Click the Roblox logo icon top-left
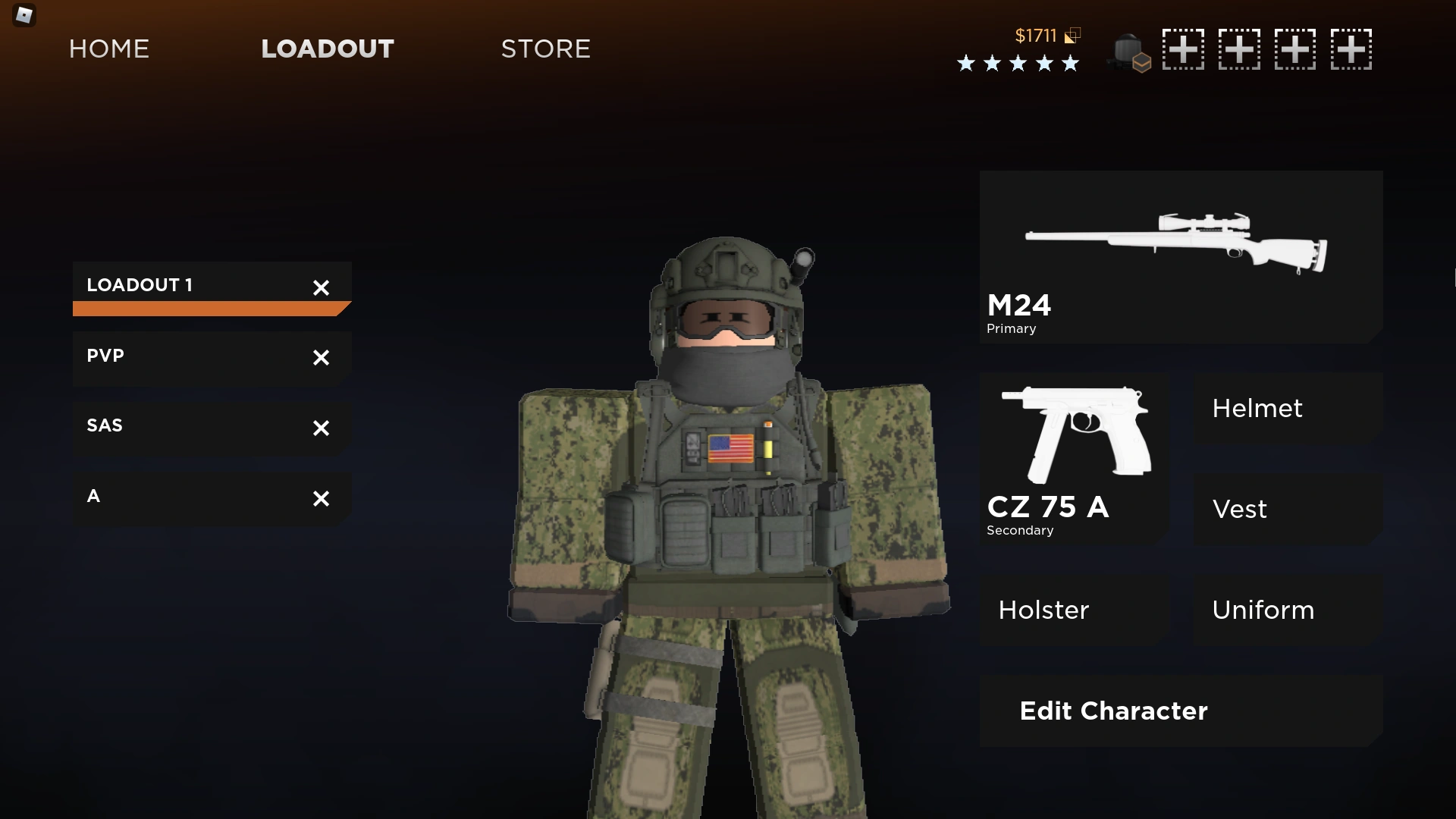The width and height of the screenshot is (1456, 819). point(24,15)
